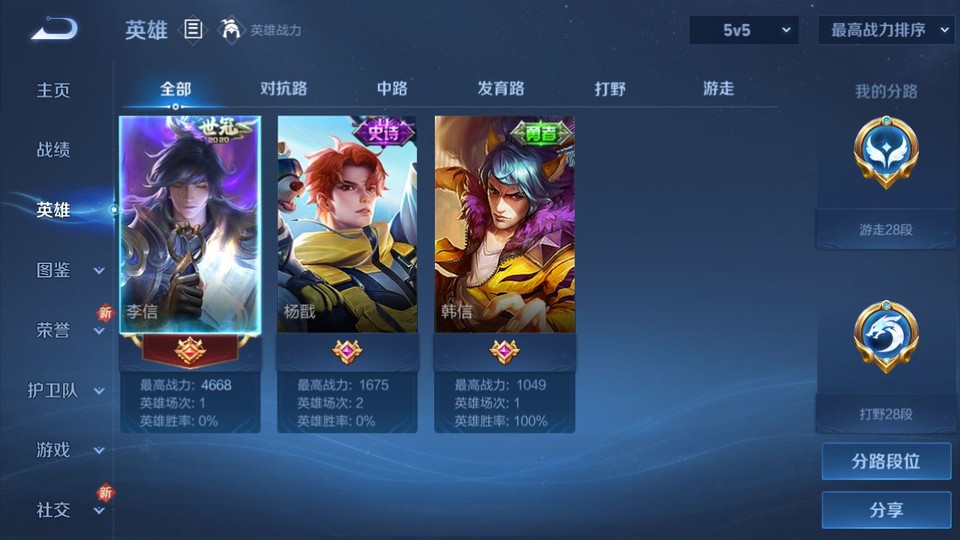This screenshot has width=960, height=540.
Task: Expand the 护卫队 menu entry
Action: coord(66,390)
